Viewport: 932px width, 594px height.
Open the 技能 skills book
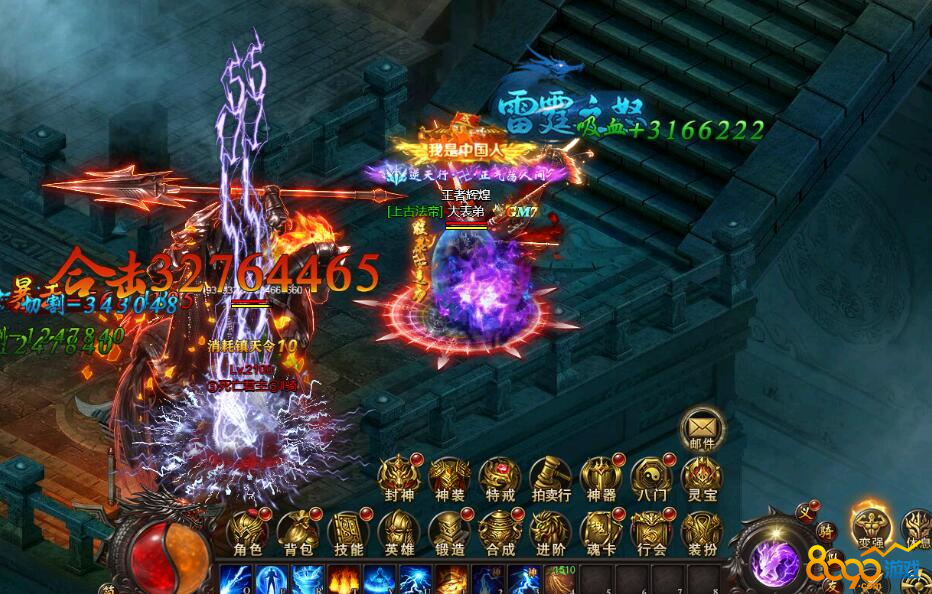pos(348,530)
